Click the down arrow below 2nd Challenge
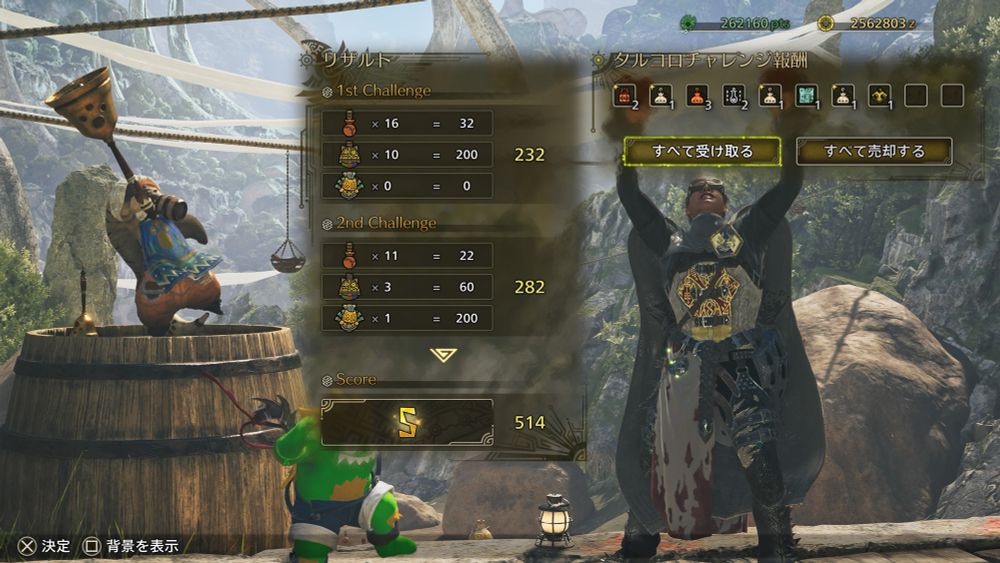Viewport: 1000px width, 563px height. (x=442, y=355)
